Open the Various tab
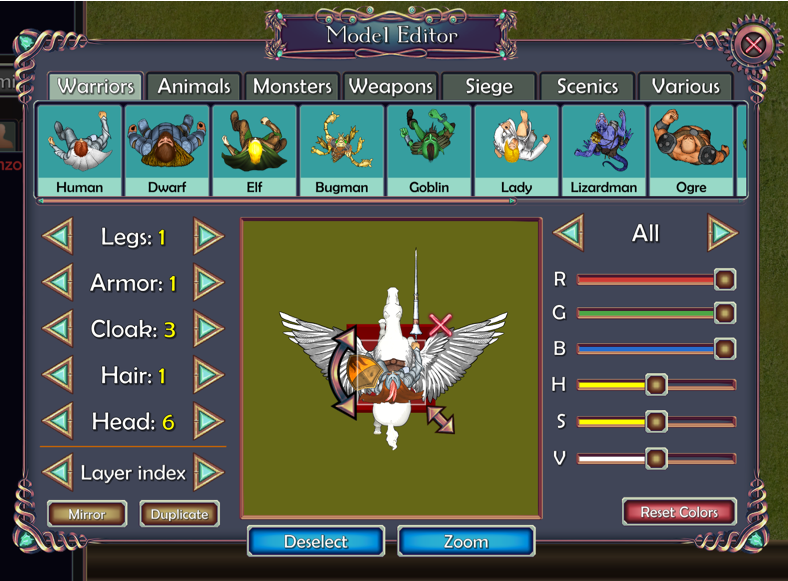The width and height of the screenshot is (788, 581). click(685, 87)
